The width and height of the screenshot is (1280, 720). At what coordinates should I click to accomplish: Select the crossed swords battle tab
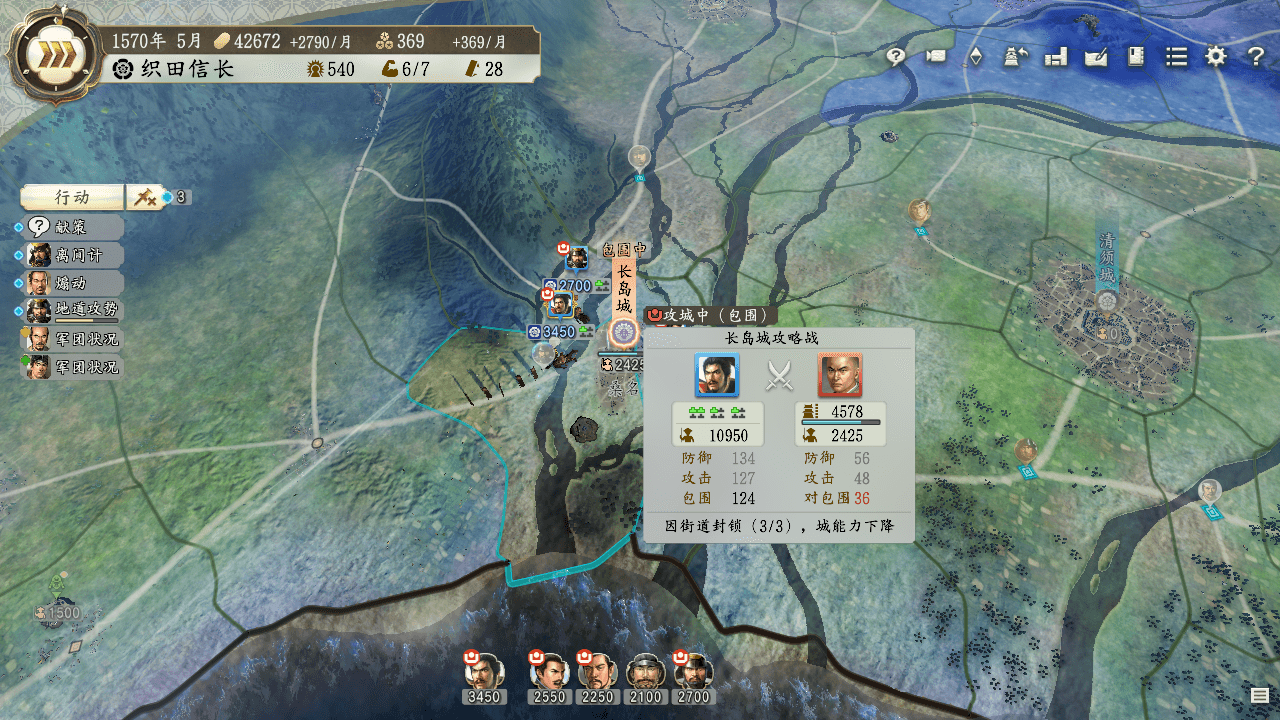(146, 197)
